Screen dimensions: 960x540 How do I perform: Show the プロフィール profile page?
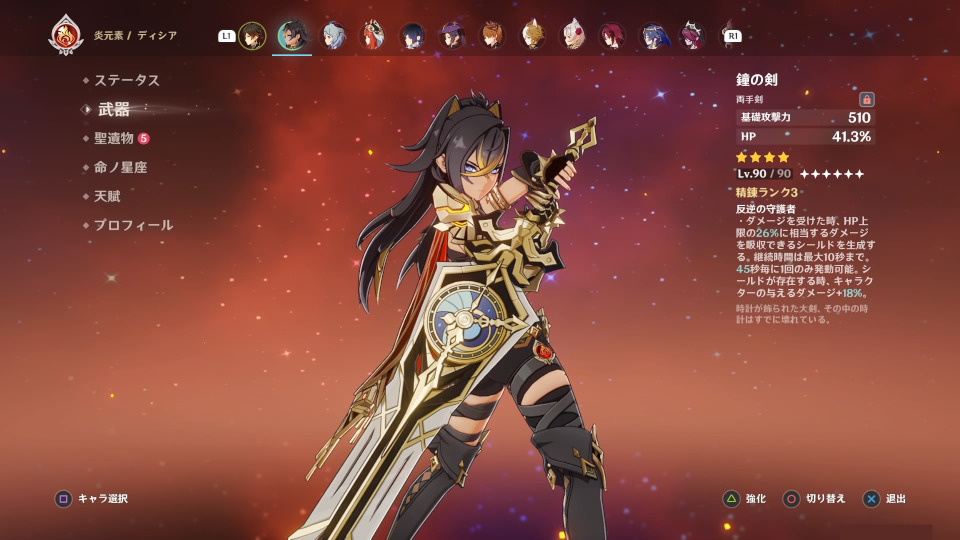(133, 225)
